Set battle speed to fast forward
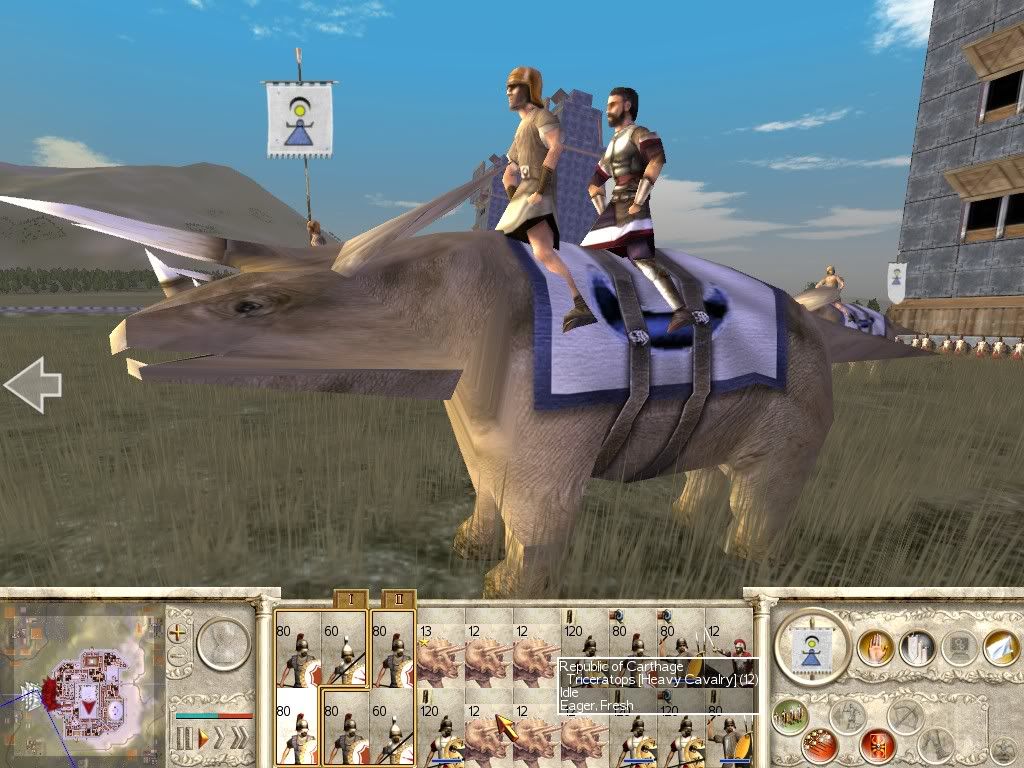Screen dimensions: 1024x768 click(x=219, y=739)
